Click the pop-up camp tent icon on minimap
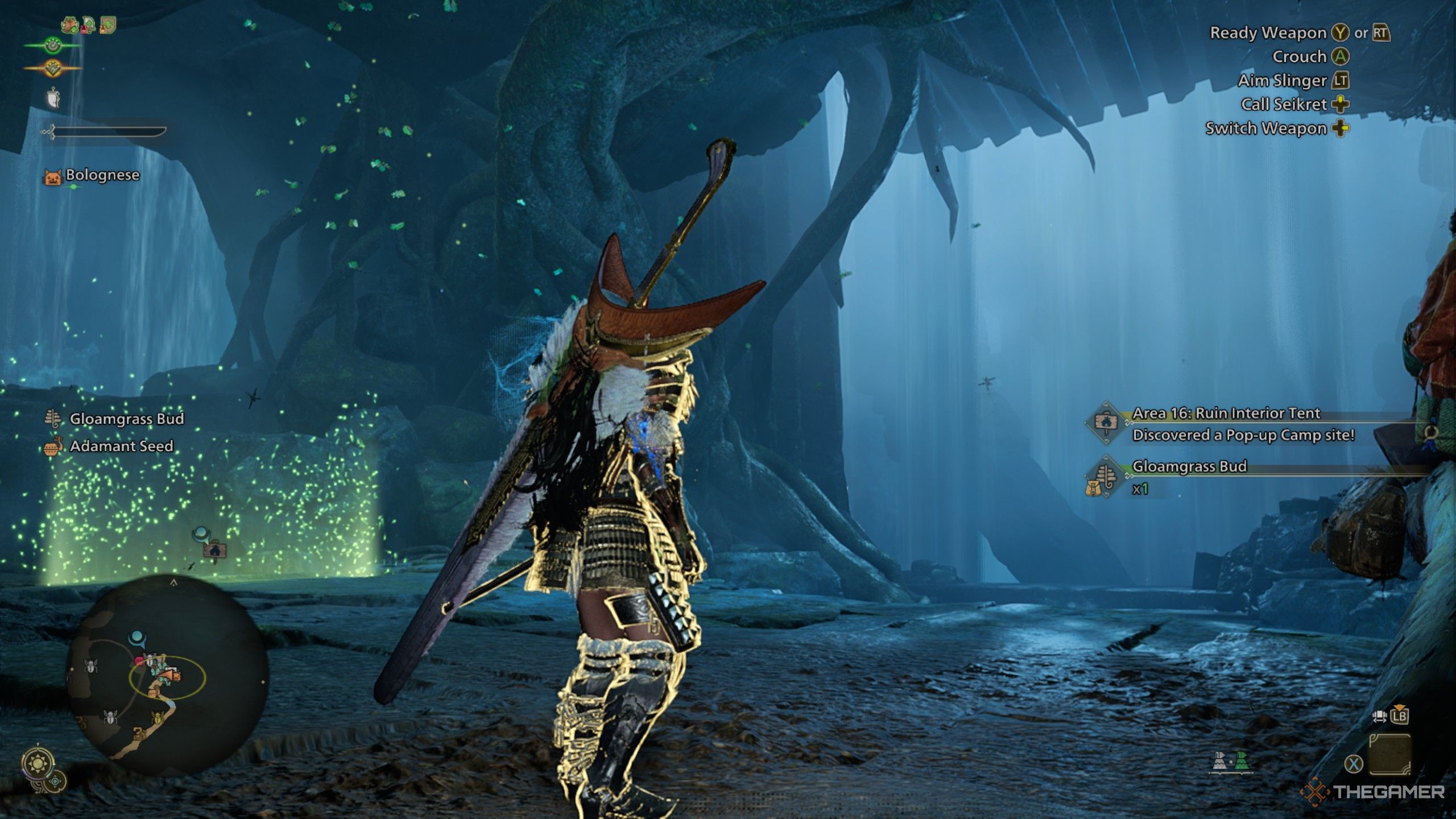1456x819 pixels. pos(170,676)
